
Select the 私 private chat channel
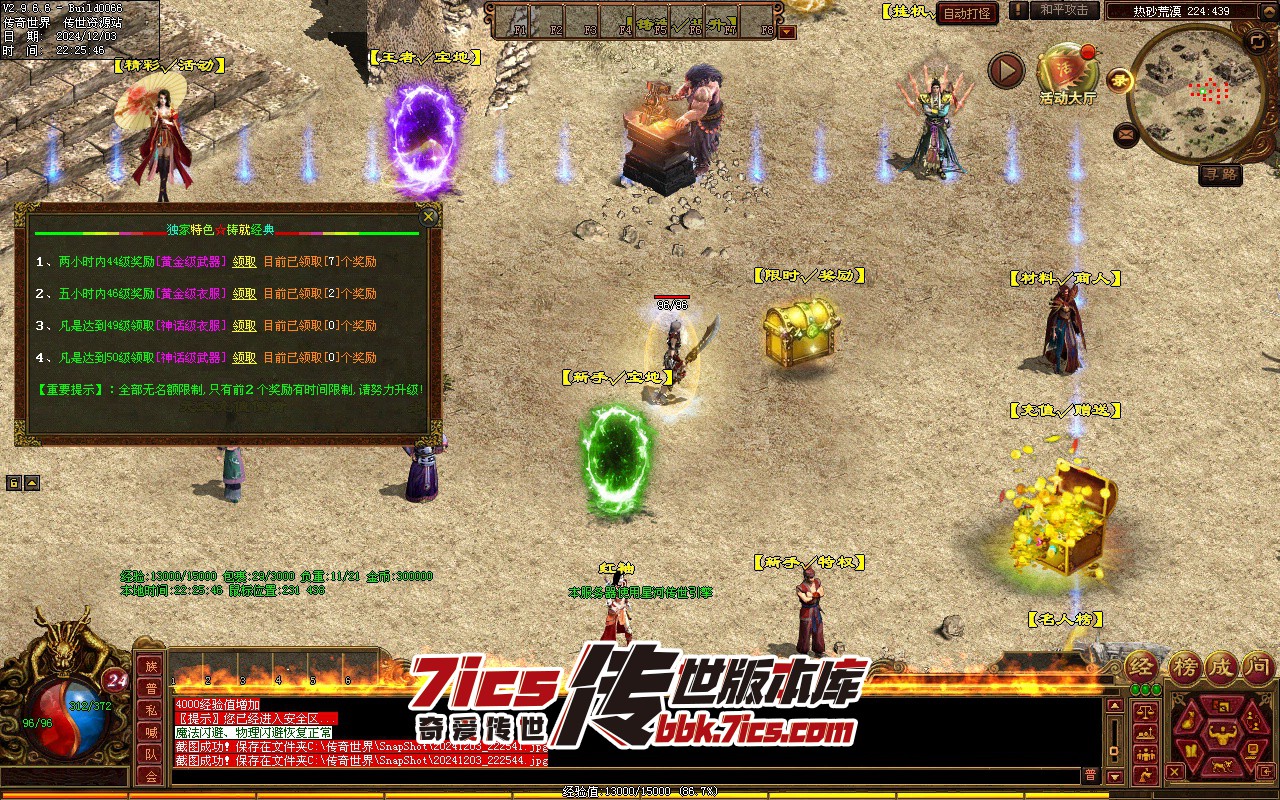point(150,711)
